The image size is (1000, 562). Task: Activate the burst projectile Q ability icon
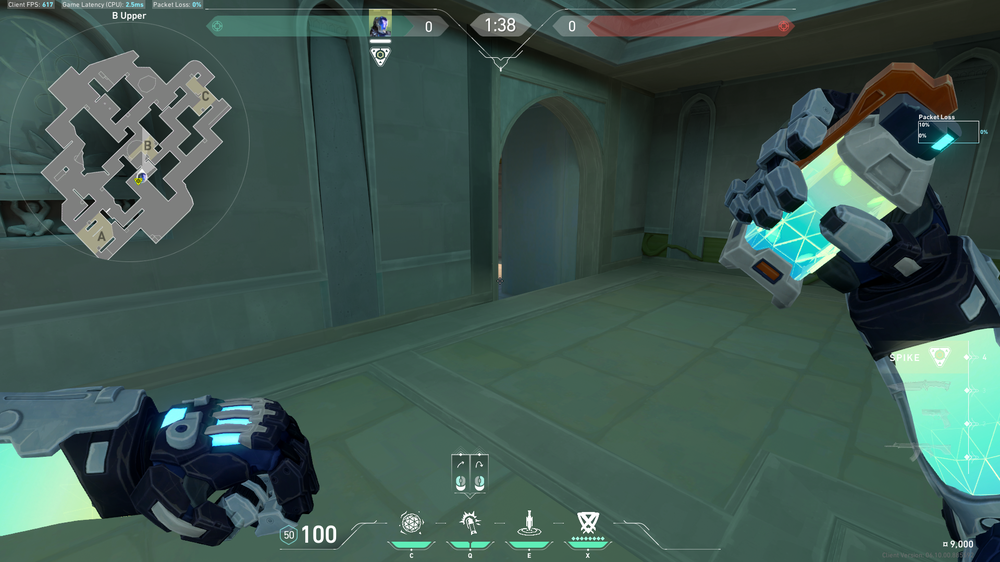tap(469, 522)
